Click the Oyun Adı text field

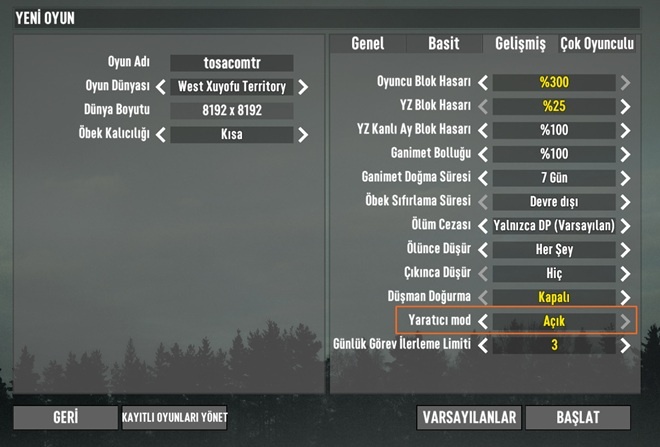tap(231, 63)
